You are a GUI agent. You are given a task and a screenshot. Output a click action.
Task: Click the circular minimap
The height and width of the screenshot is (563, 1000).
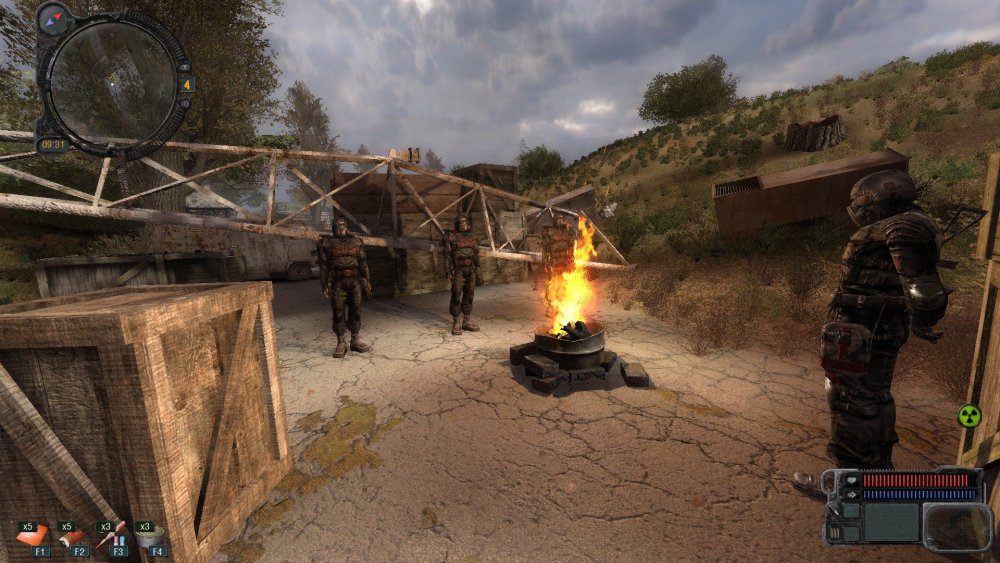[x=111, y=83]
